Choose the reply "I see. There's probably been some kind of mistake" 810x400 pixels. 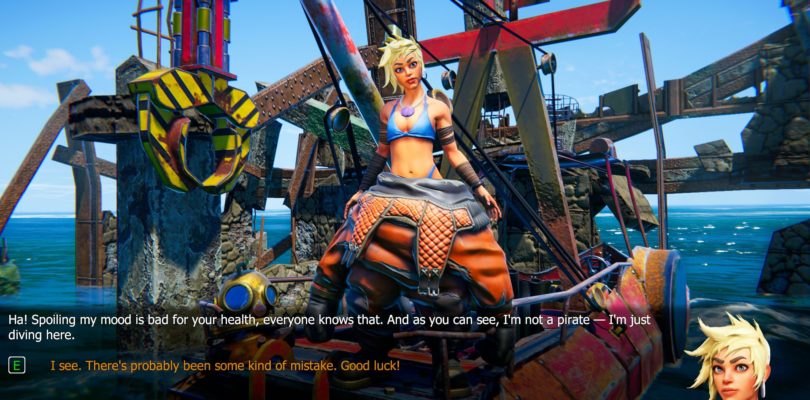tap(225, 366)
